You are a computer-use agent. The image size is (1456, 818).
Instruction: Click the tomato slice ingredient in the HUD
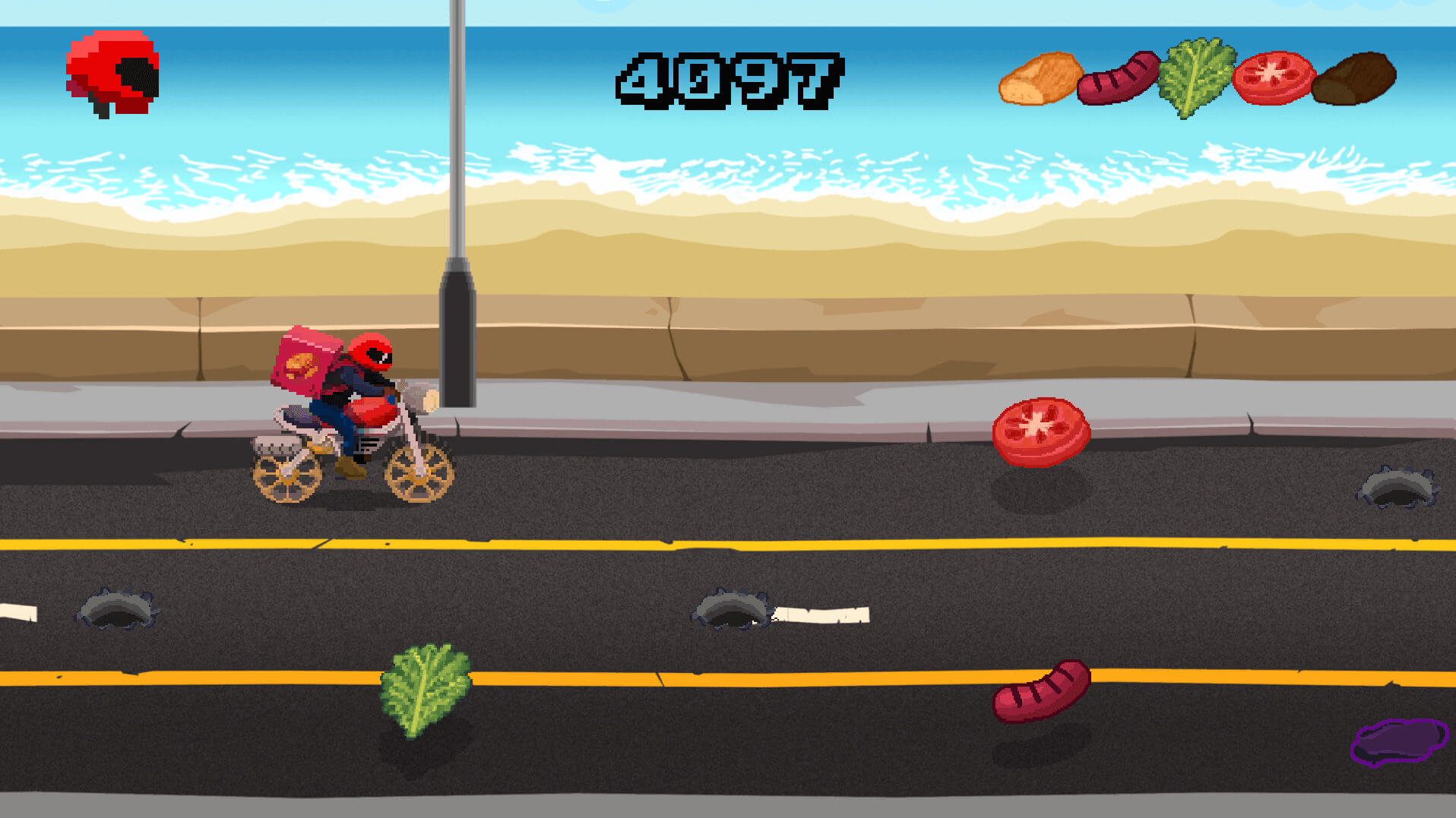(1273, 77)
